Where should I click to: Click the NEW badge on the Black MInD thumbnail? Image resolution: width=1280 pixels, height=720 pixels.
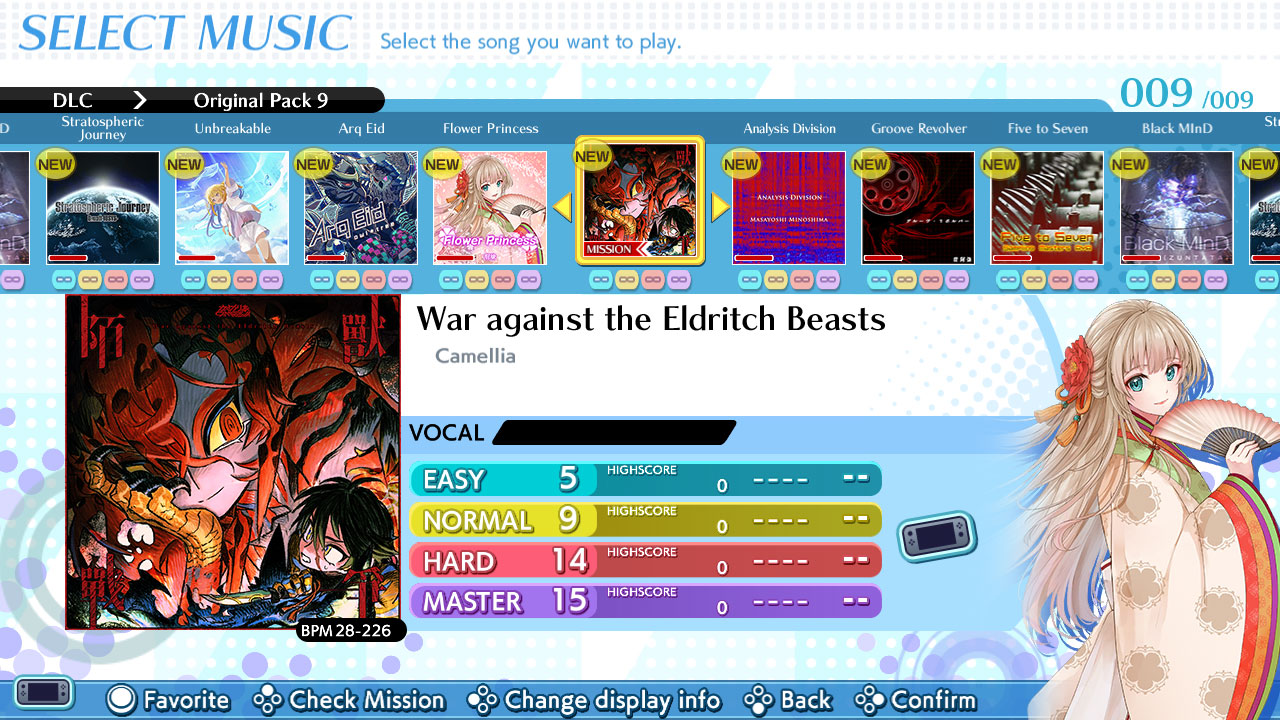tap(1128, 163)
